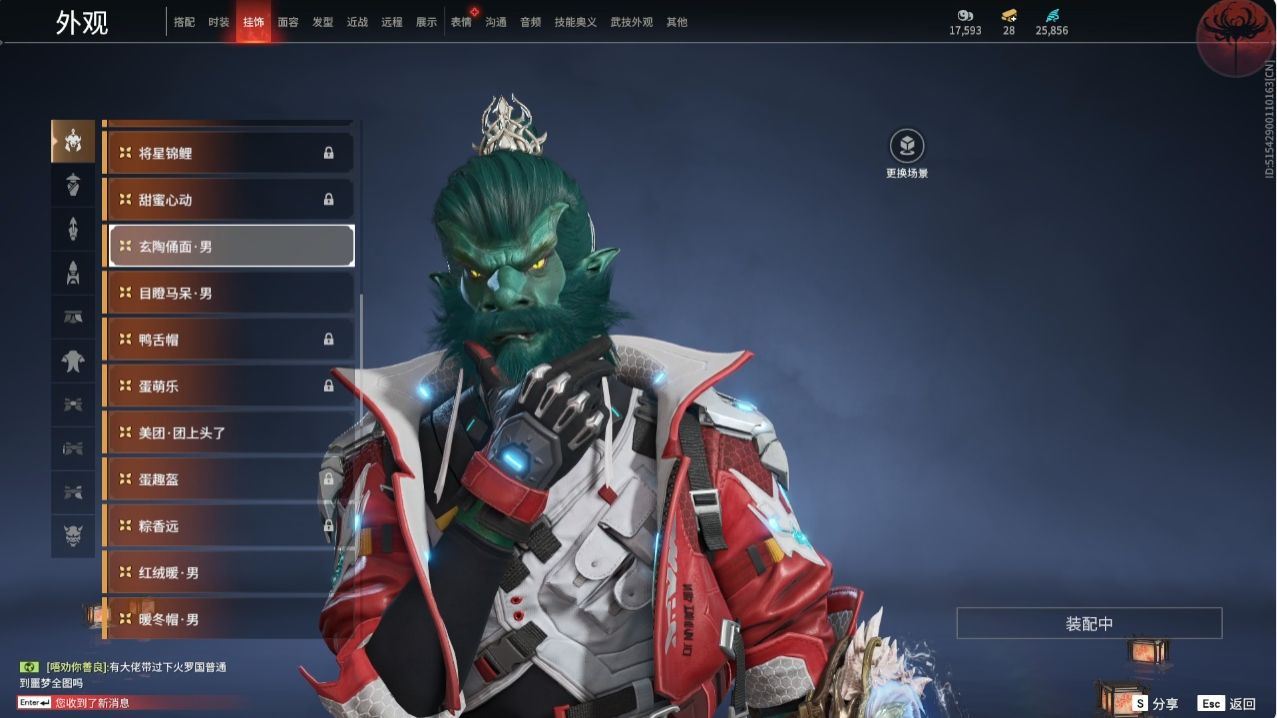Screen dimensions: 1277x718
Task: Open the 近战 weapon tab
Action: click(x=357, y=22)
